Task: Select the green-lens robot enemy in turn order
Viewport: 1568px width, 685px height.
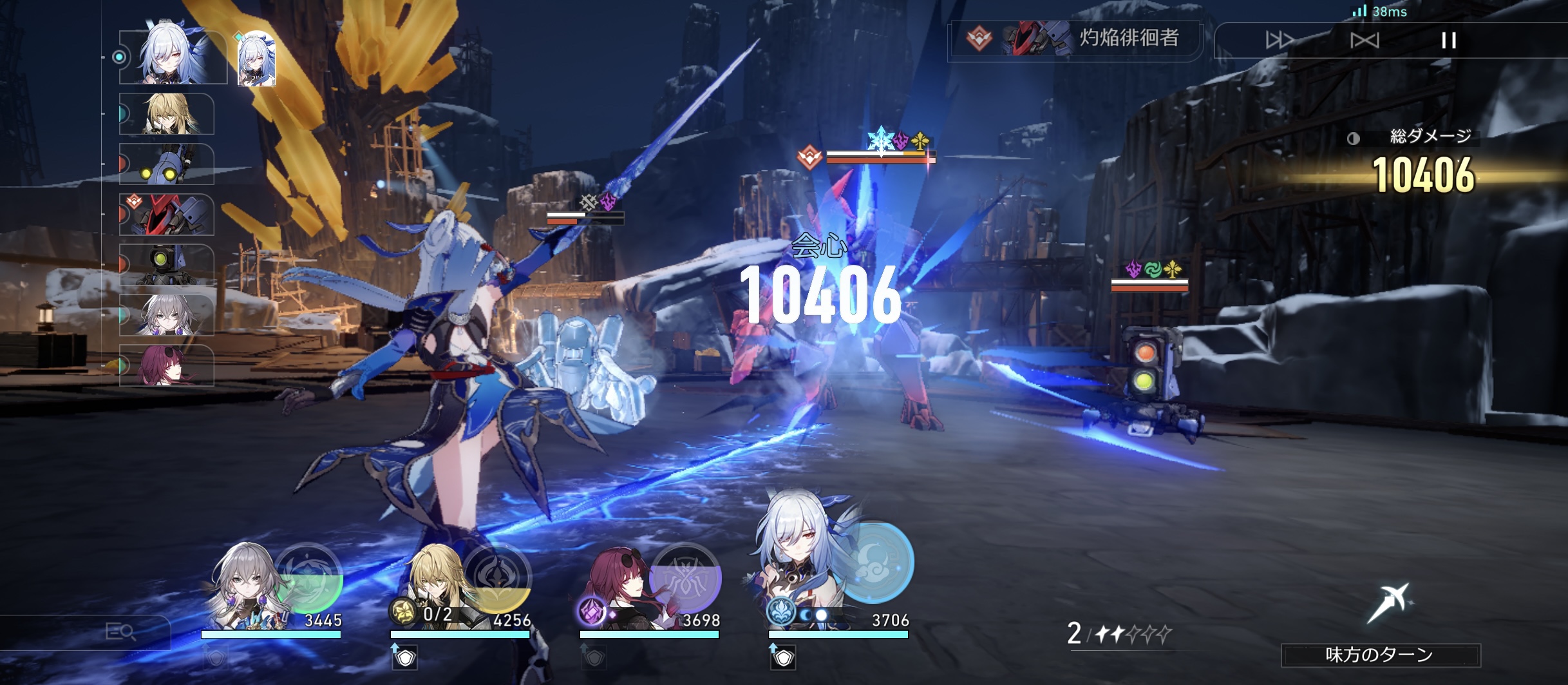Action: (x=167, y=265)
